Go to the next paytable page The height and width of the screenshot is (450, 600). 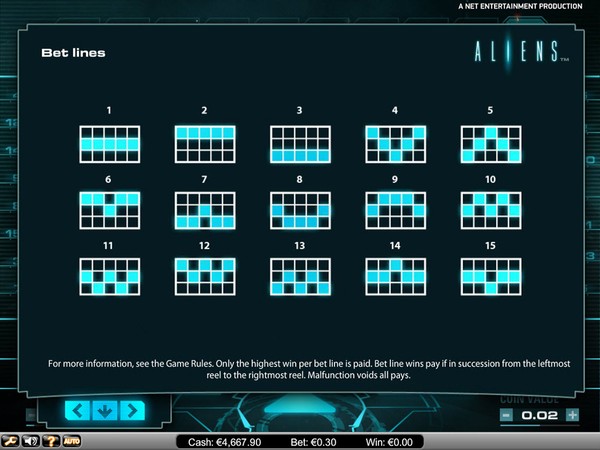coord(131,409)
